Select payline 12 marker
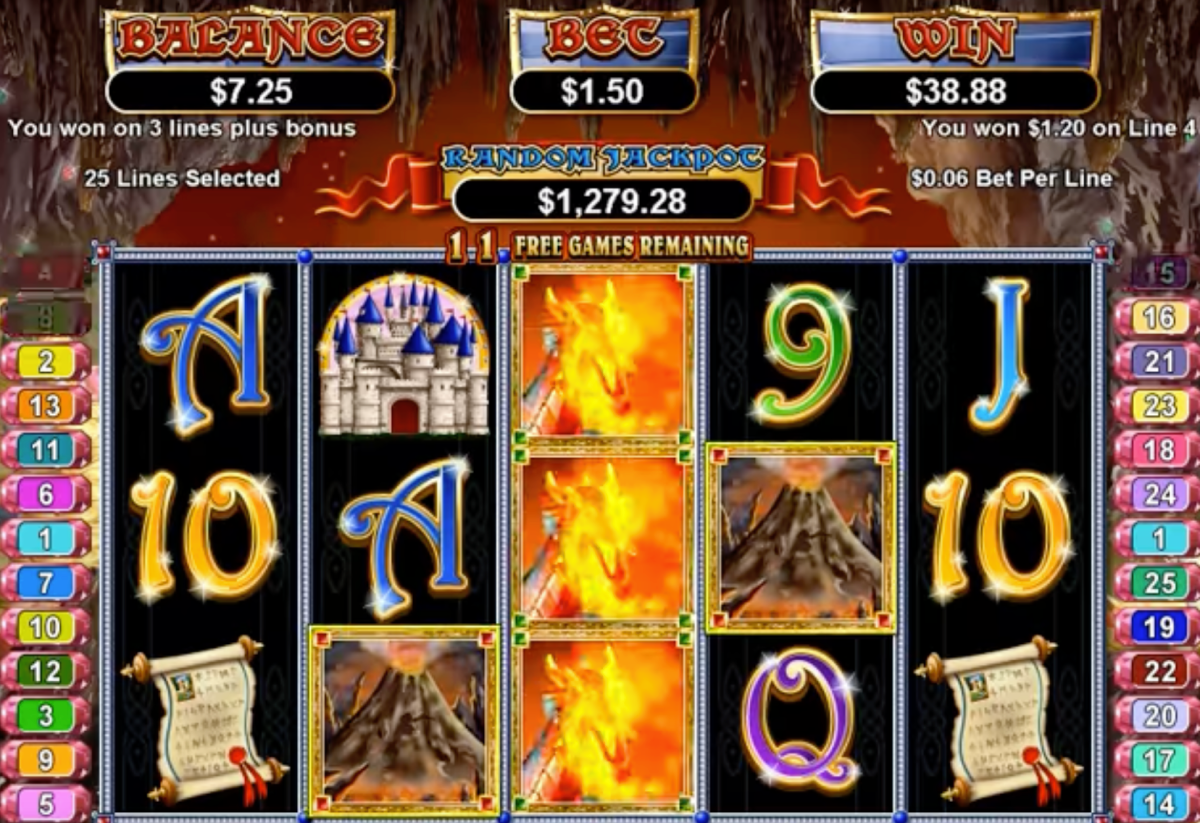 pyautogui.click(x=46, y=671)
